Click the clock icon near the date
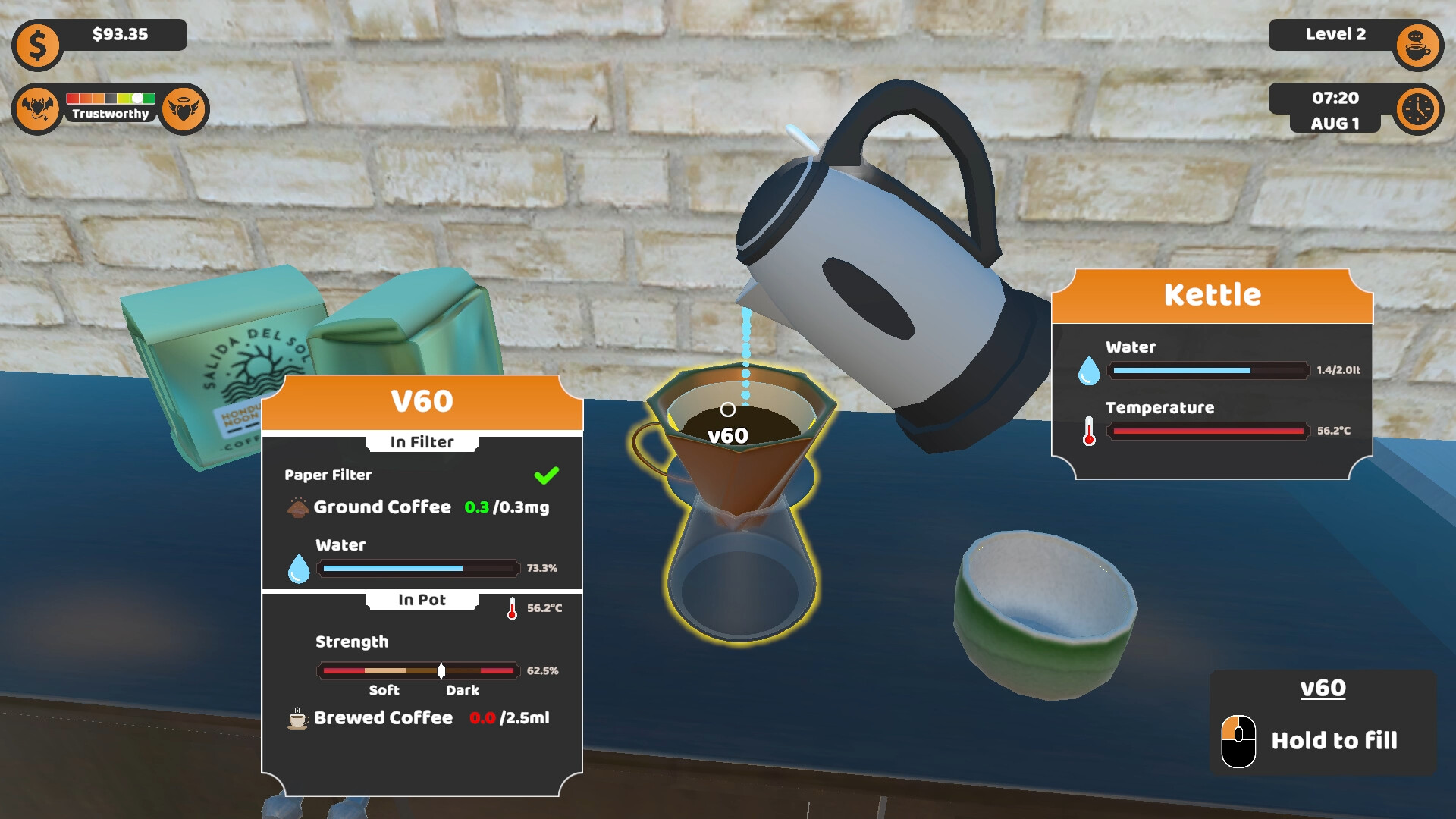The image size is (1456, 819). (x=1417, y=110)
